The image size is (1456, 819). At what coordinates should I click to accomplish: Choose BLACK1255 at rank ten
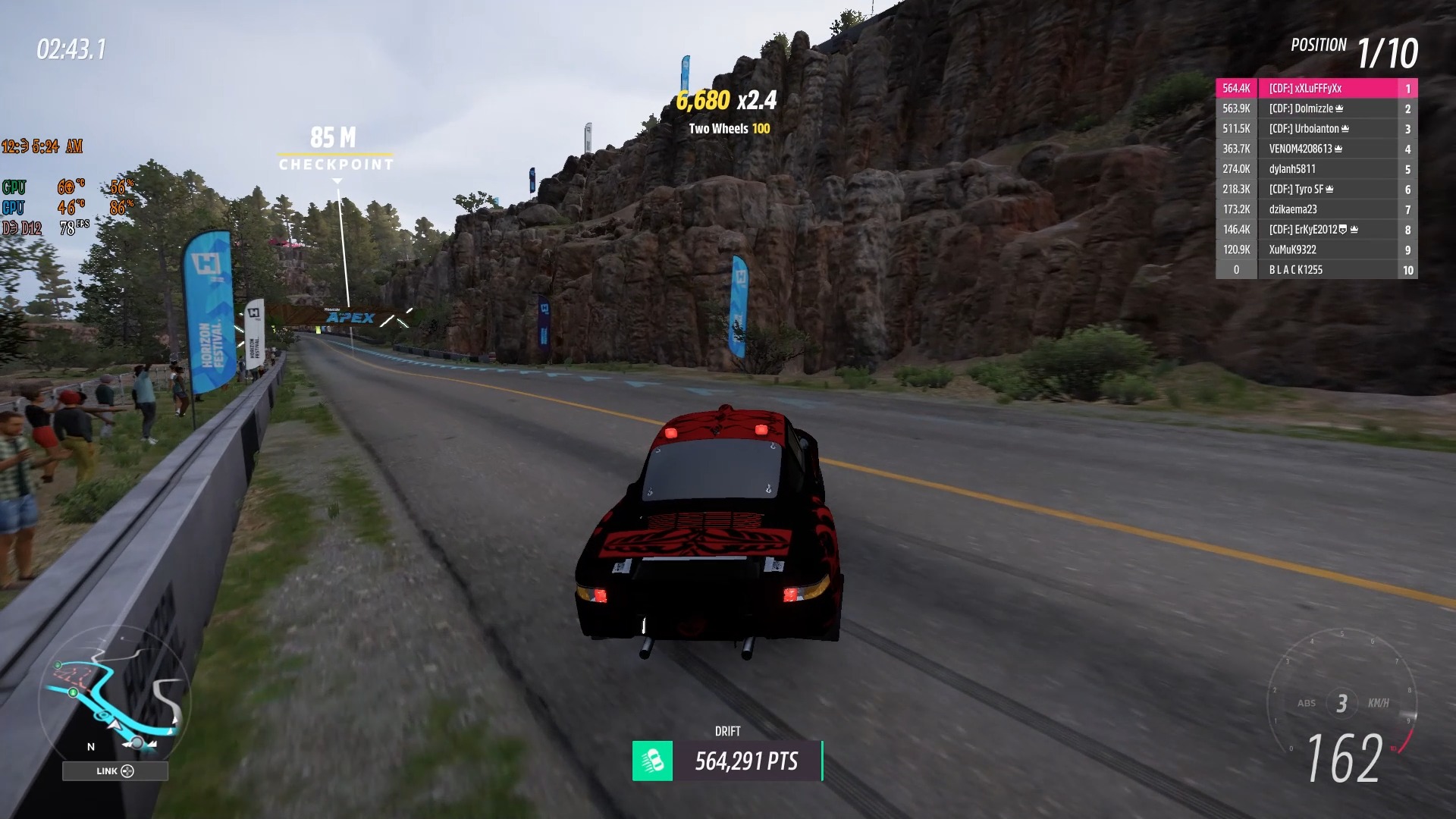coord(1316,270)
